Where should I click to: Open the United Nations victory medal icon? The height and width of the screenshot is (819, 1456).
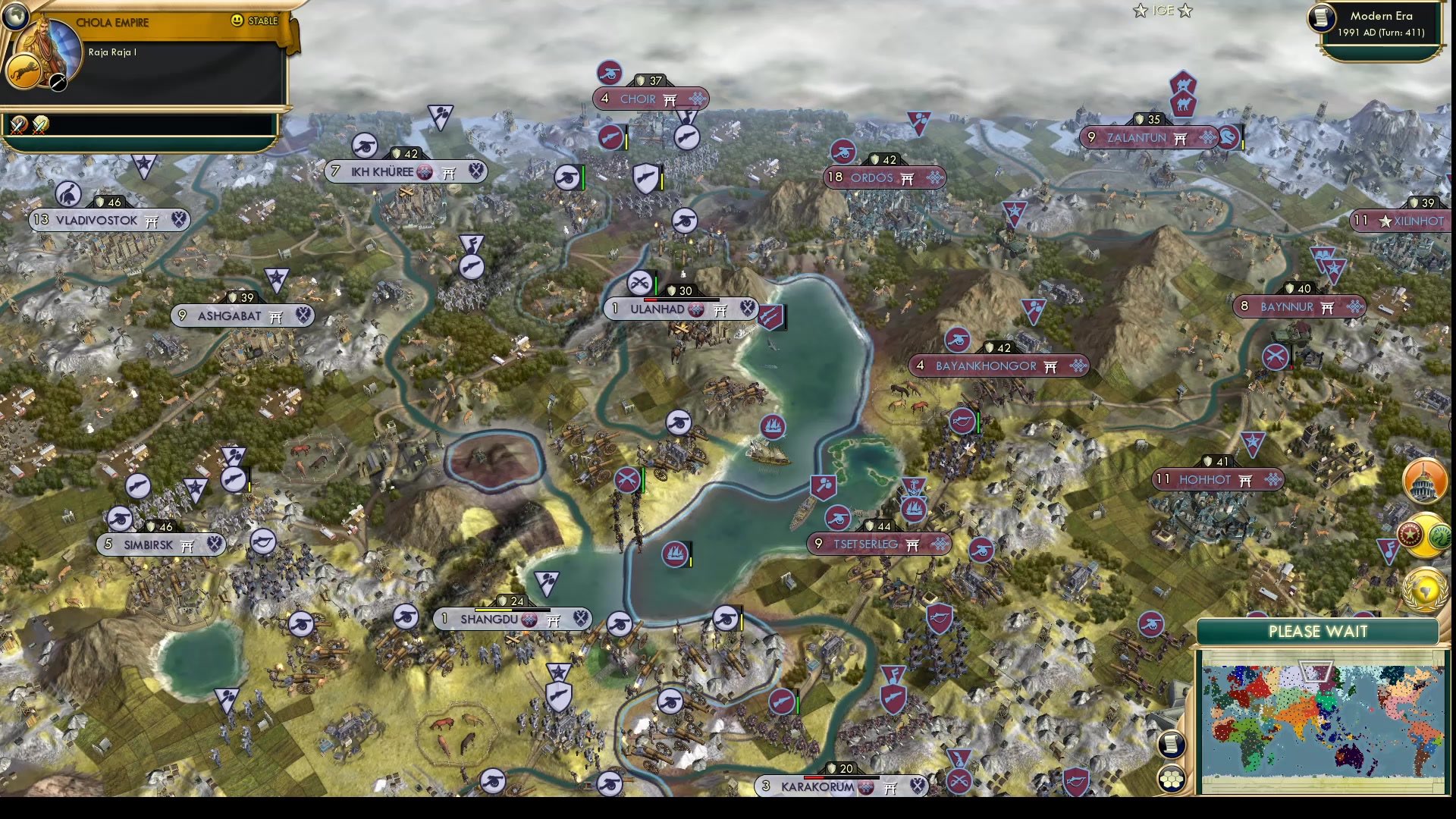pos(1426,590)
